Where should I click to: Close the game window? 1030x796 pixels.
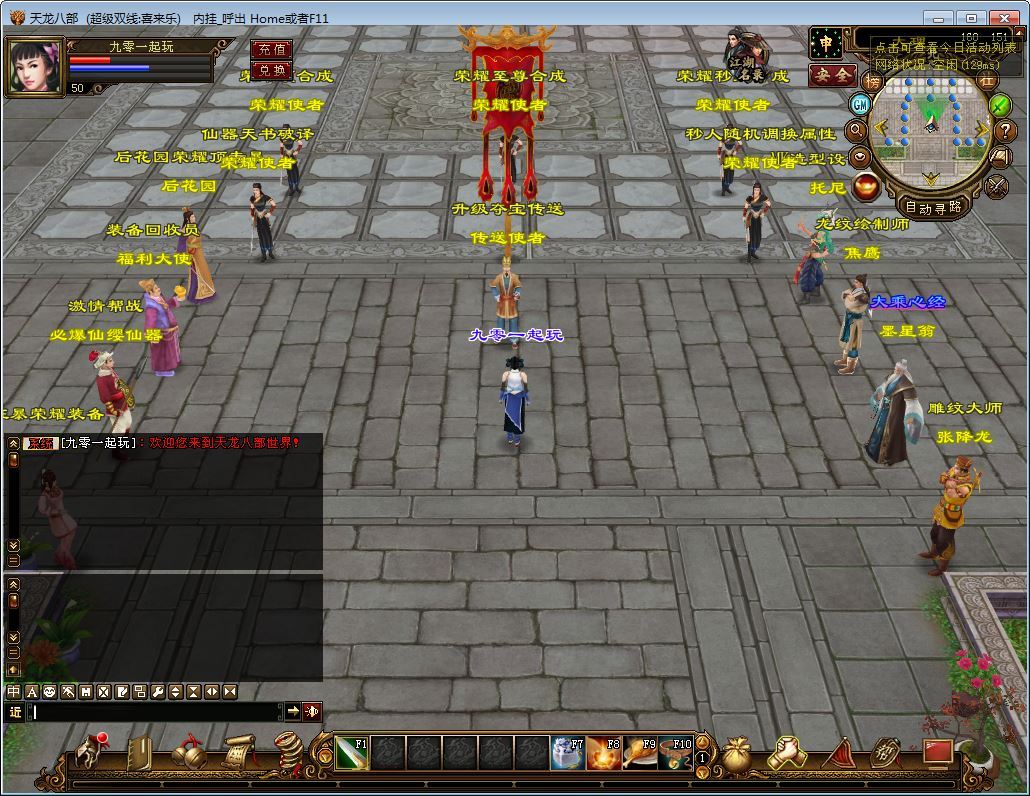point(1004,17)
